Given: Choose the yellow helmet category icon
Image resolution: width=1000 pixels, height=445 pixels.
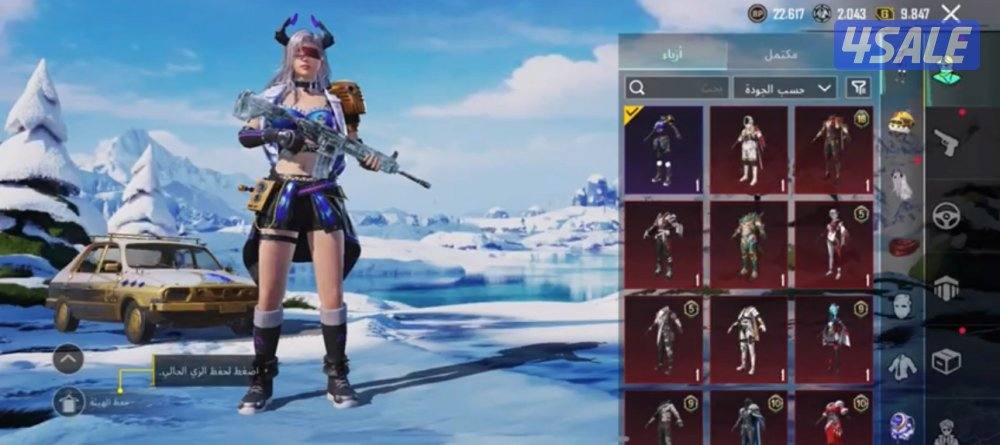Looking at the screenshot, I should point(902,122).
